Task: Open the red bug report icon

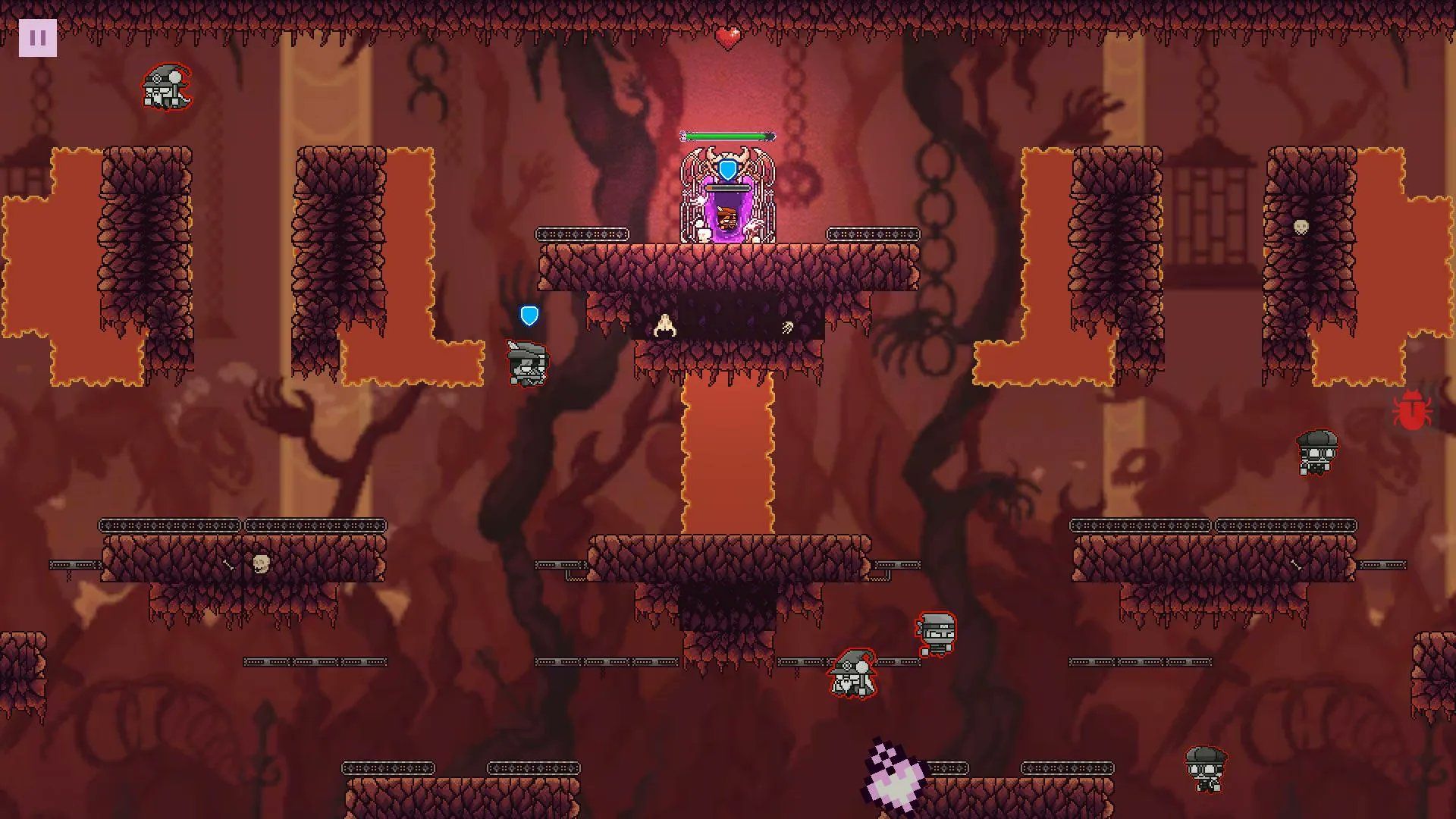Action: point(1410,411)
